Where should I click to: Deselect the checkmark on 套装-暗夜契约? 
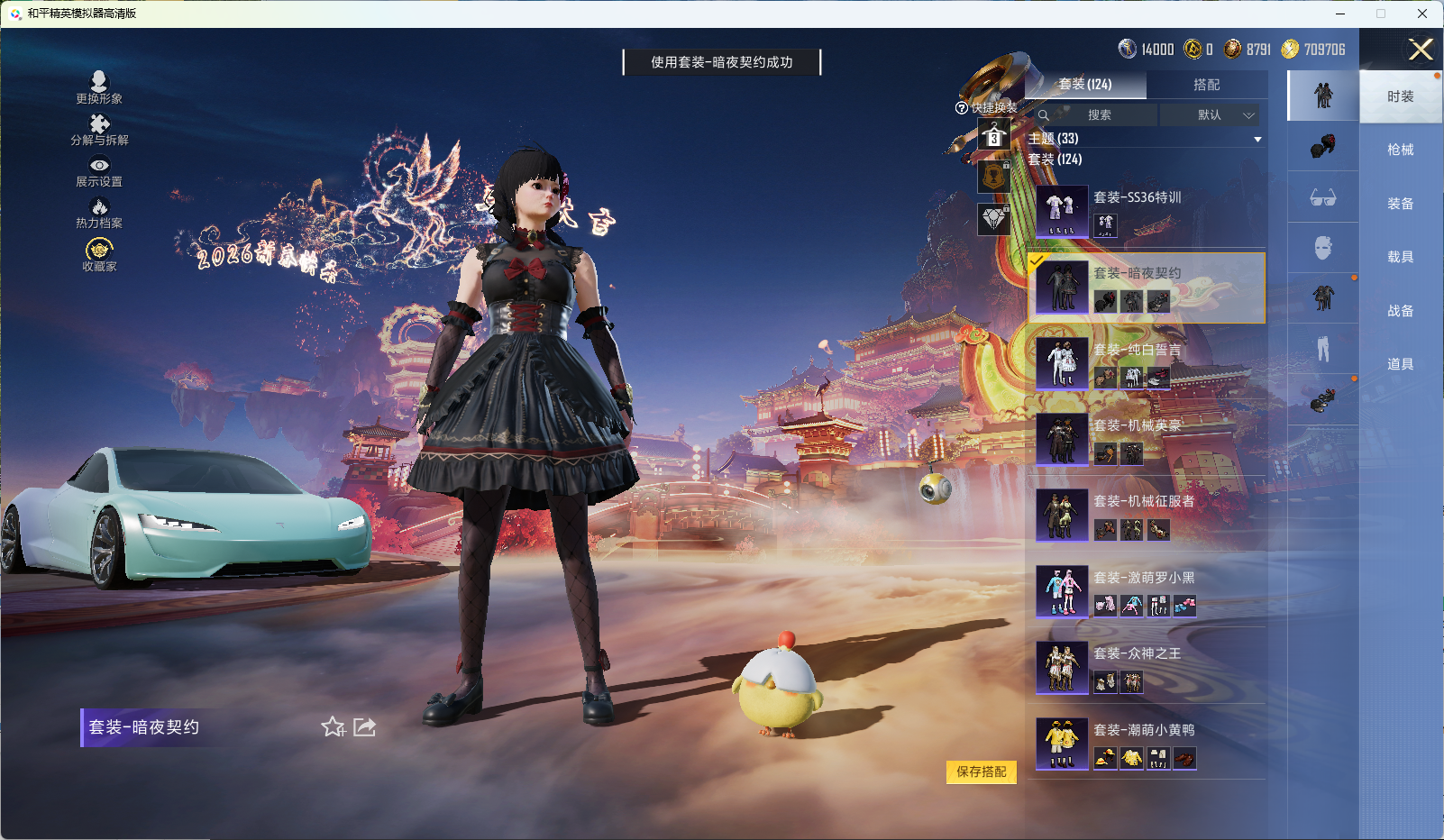pos(1038,262)
